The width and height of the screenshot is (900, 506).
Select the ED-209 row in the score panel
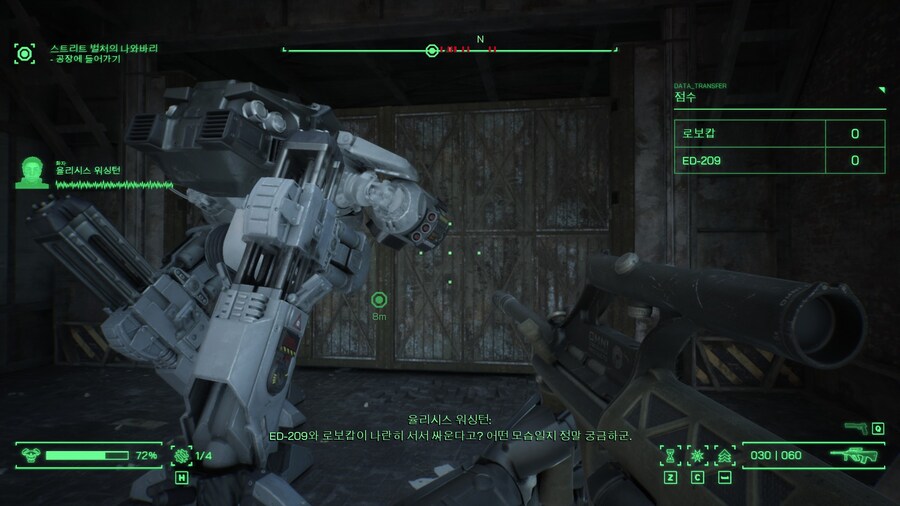click(780, 160)
